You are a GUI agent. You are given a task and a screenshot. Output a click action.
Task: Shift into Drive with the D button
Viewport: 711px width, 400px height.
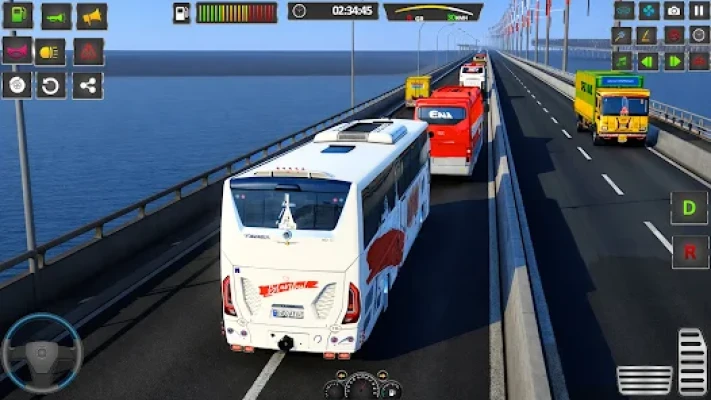[689, 208]
